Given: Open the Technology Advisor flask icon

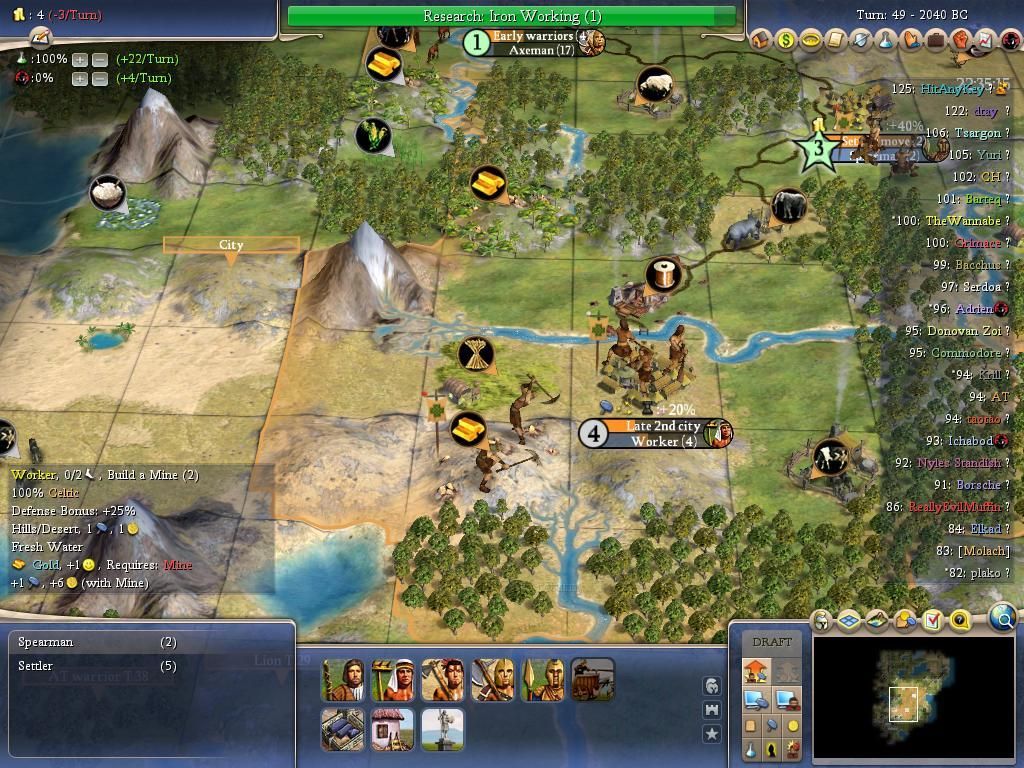Looking at the screenshot, I should (886, 40).
